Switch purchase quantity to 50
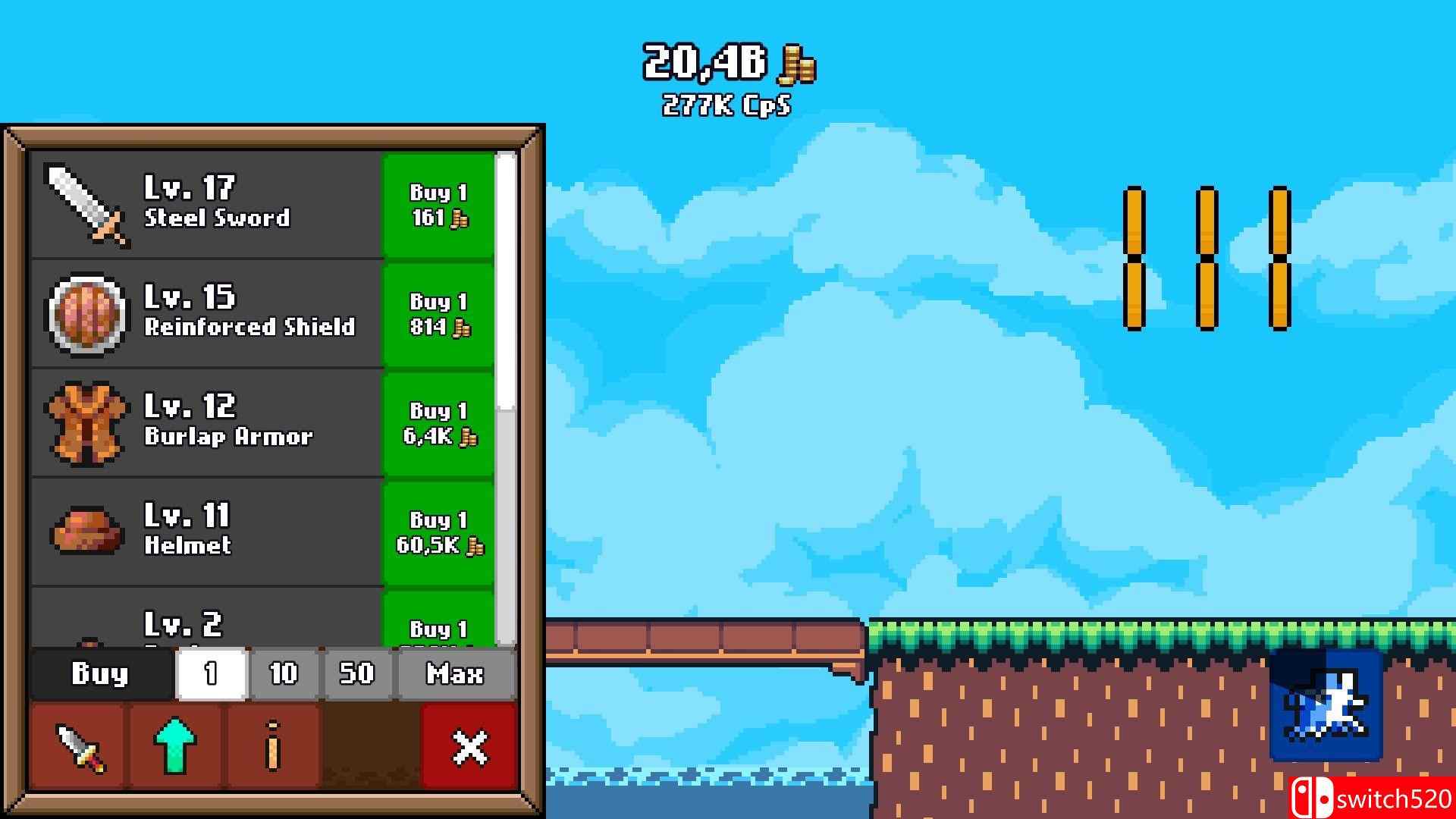The height and width of the screenshot is (819, 1456). coord(356,673)
